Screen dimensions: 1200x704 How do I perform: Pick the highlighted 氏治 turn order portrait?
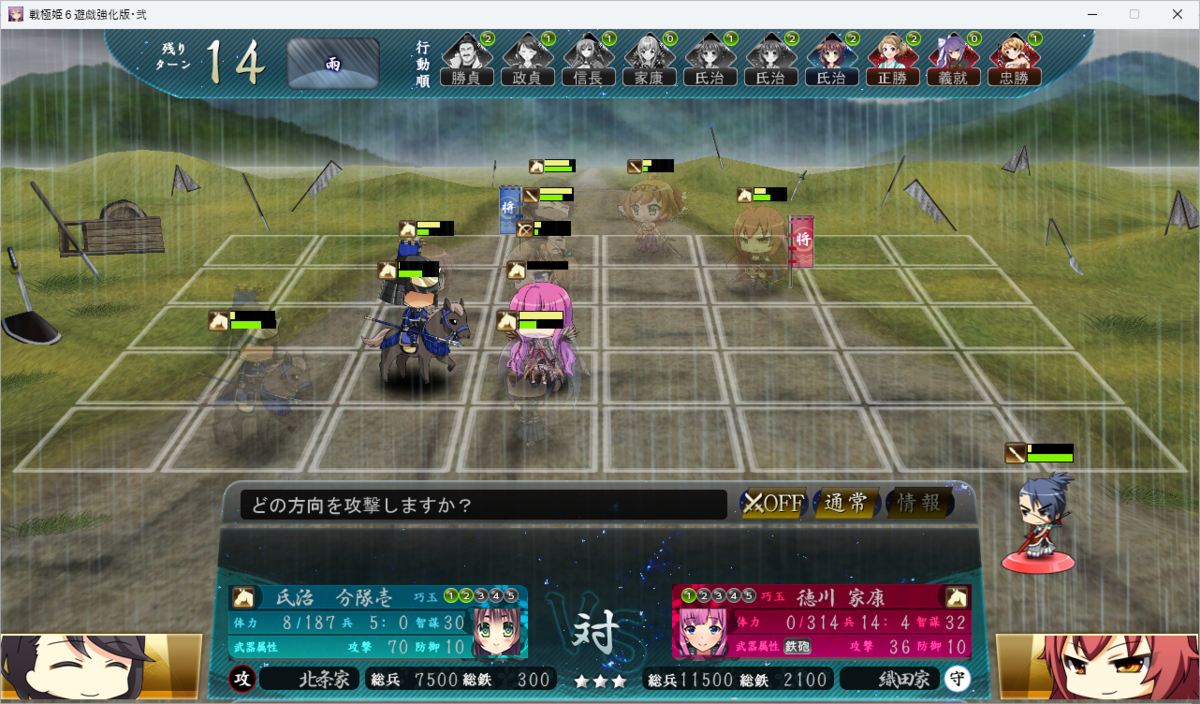tap(832, 60)
